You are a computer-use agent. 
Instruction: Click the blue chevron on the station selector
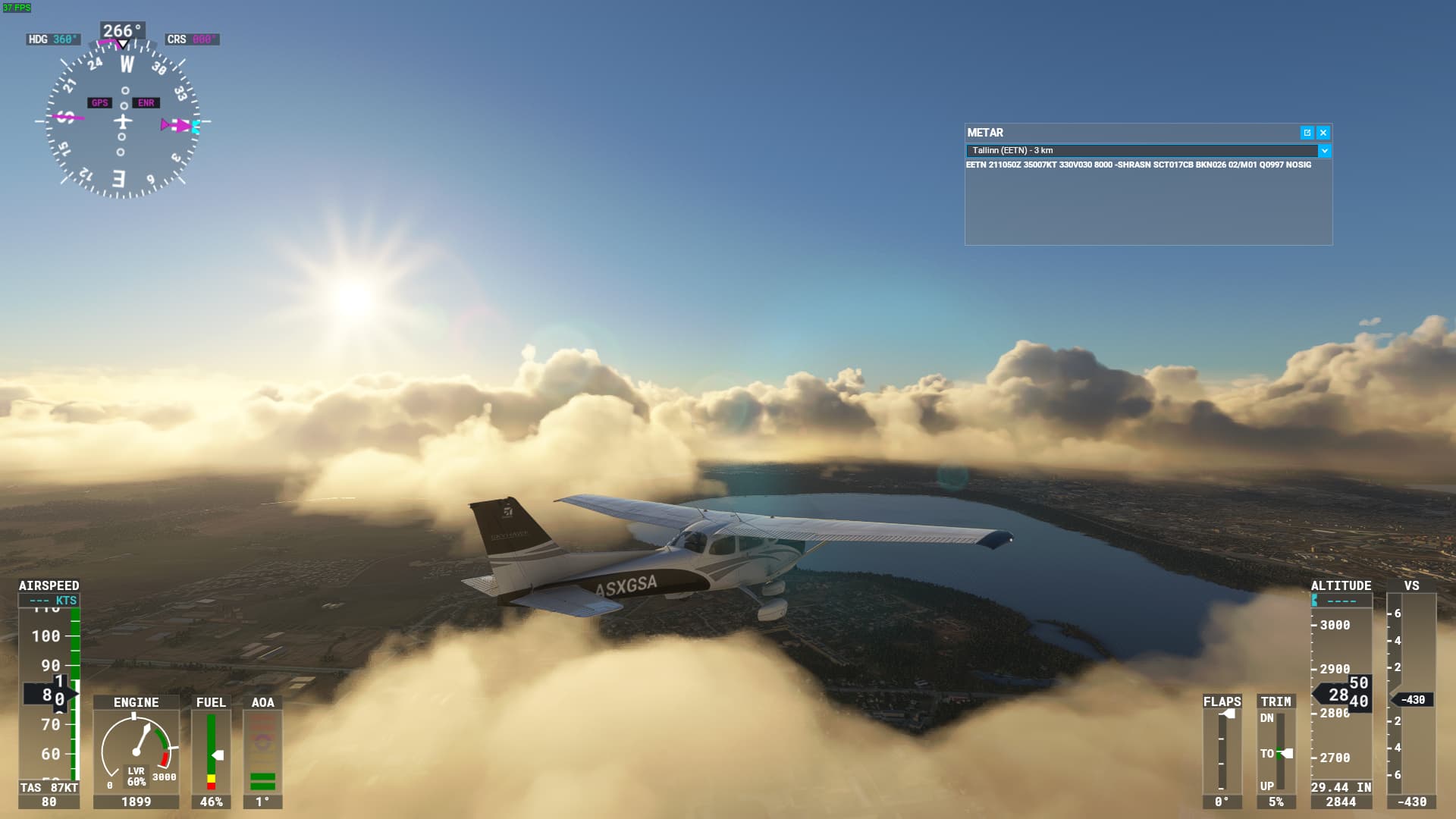pyautogui.click(x=1323, y=151)
